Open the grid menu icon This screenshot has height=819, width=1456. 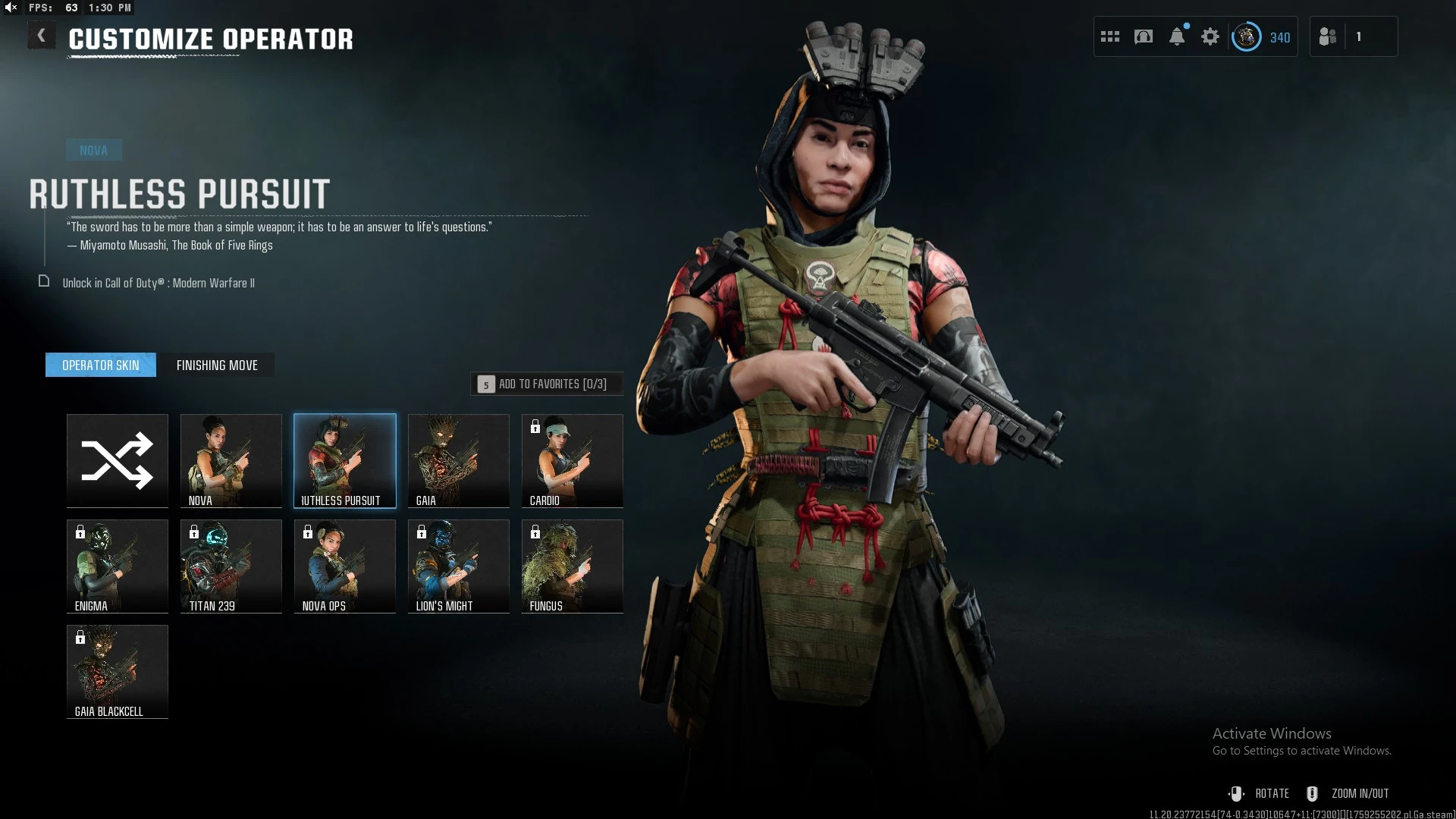coord(1110,36)
